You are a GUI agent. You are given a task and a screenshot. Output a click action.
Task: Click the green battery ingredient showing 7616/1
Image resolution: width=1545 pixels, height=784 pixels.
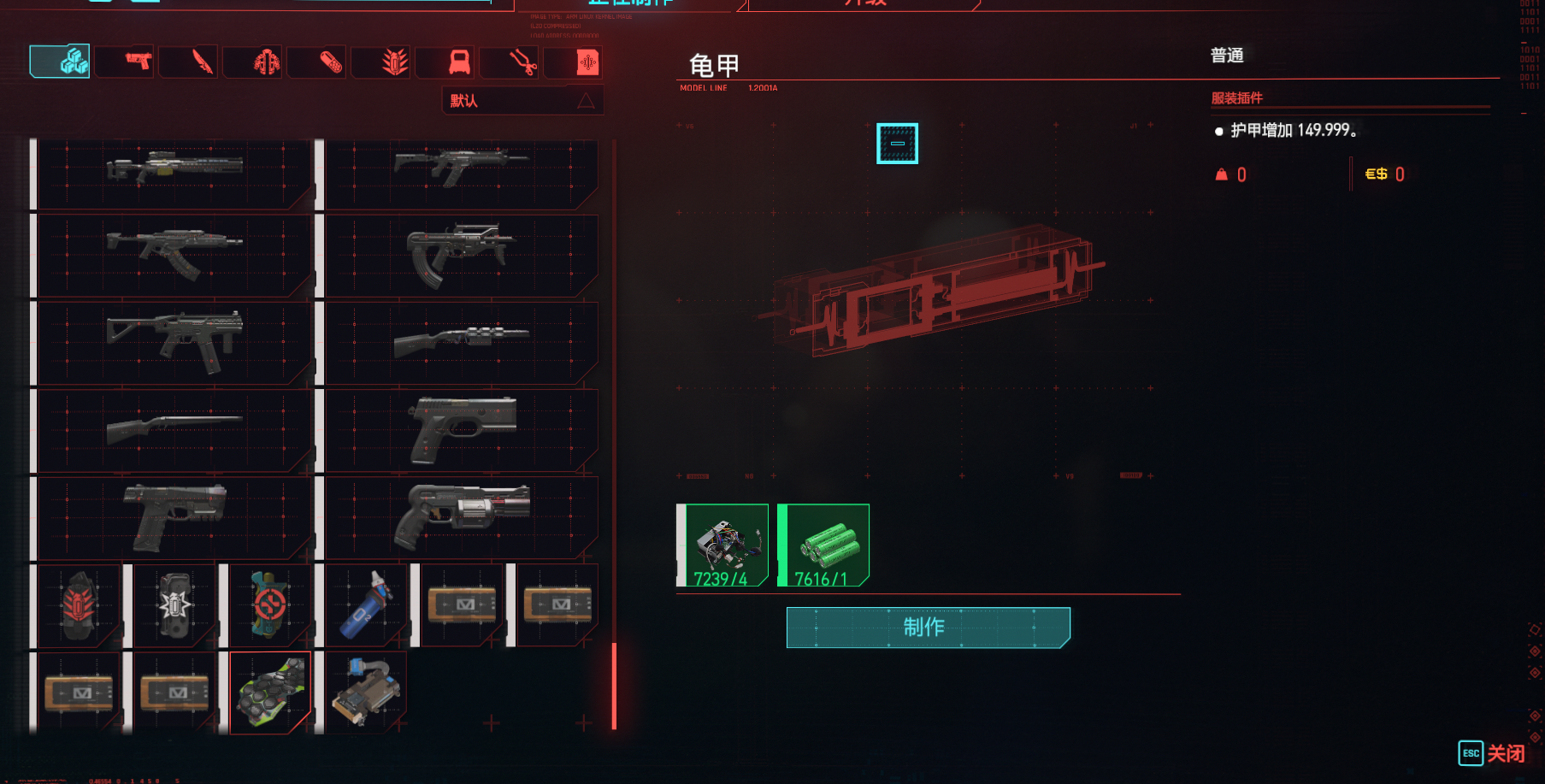click(825, 545)
